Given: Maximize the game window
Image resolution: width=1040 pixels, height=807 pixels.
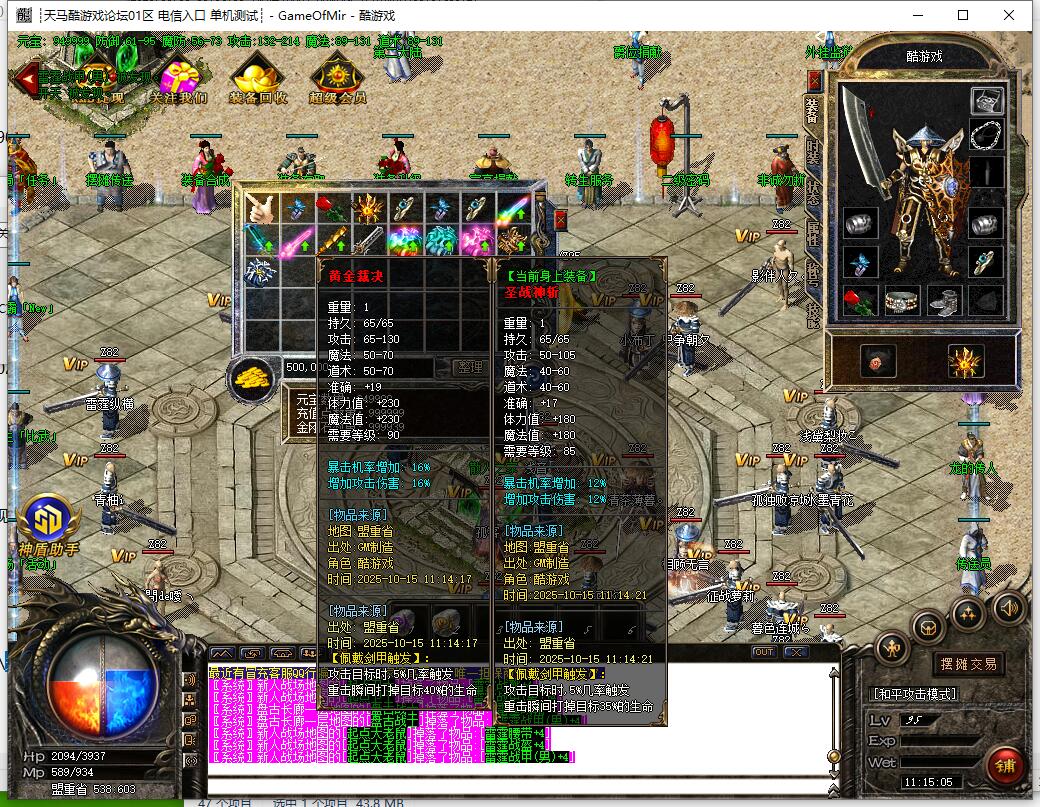Looking at the screenshot, I should point(963,15).
